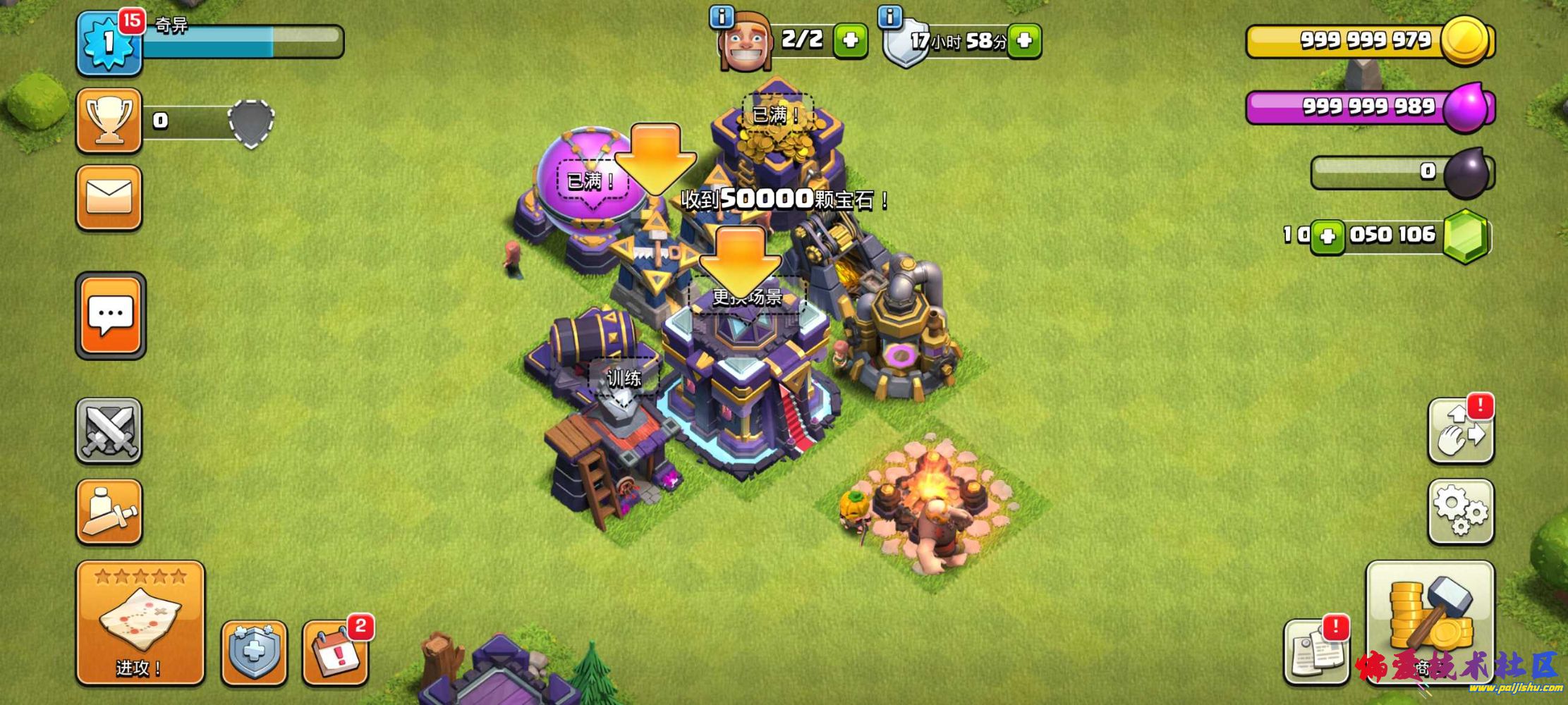Tap the 训练 train bubble
Image resolution: width=1568 pixels, height=705 pixels.
(x=624, y=379)
